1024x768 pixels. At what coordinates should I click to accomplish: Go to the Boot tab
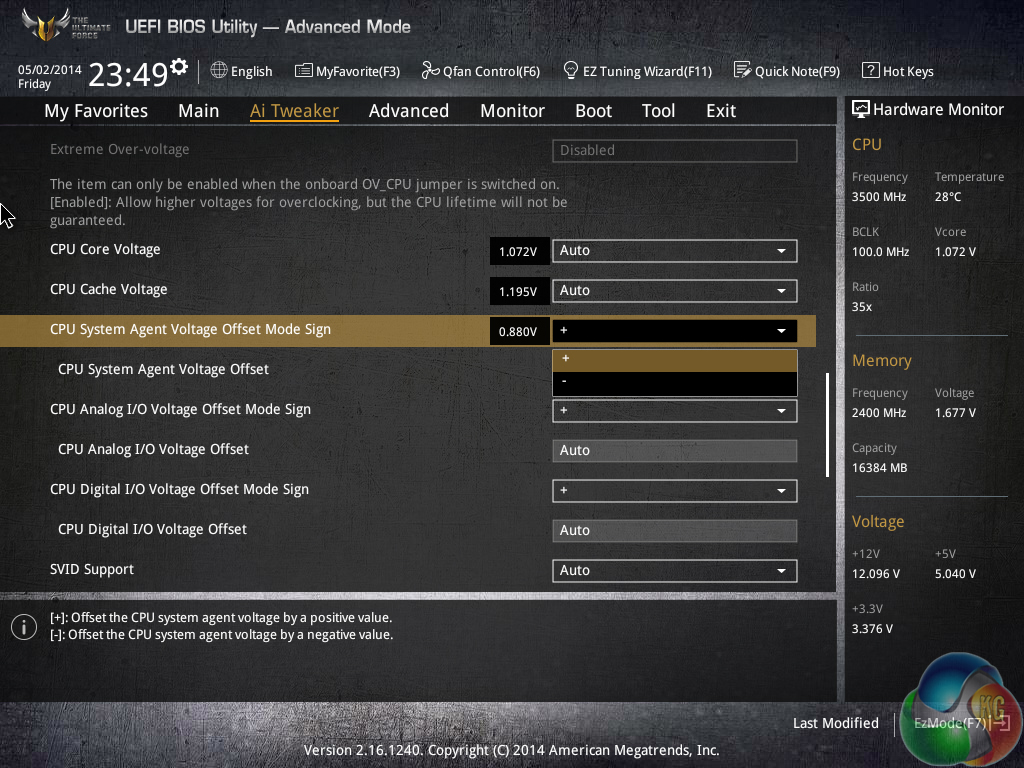593,111
